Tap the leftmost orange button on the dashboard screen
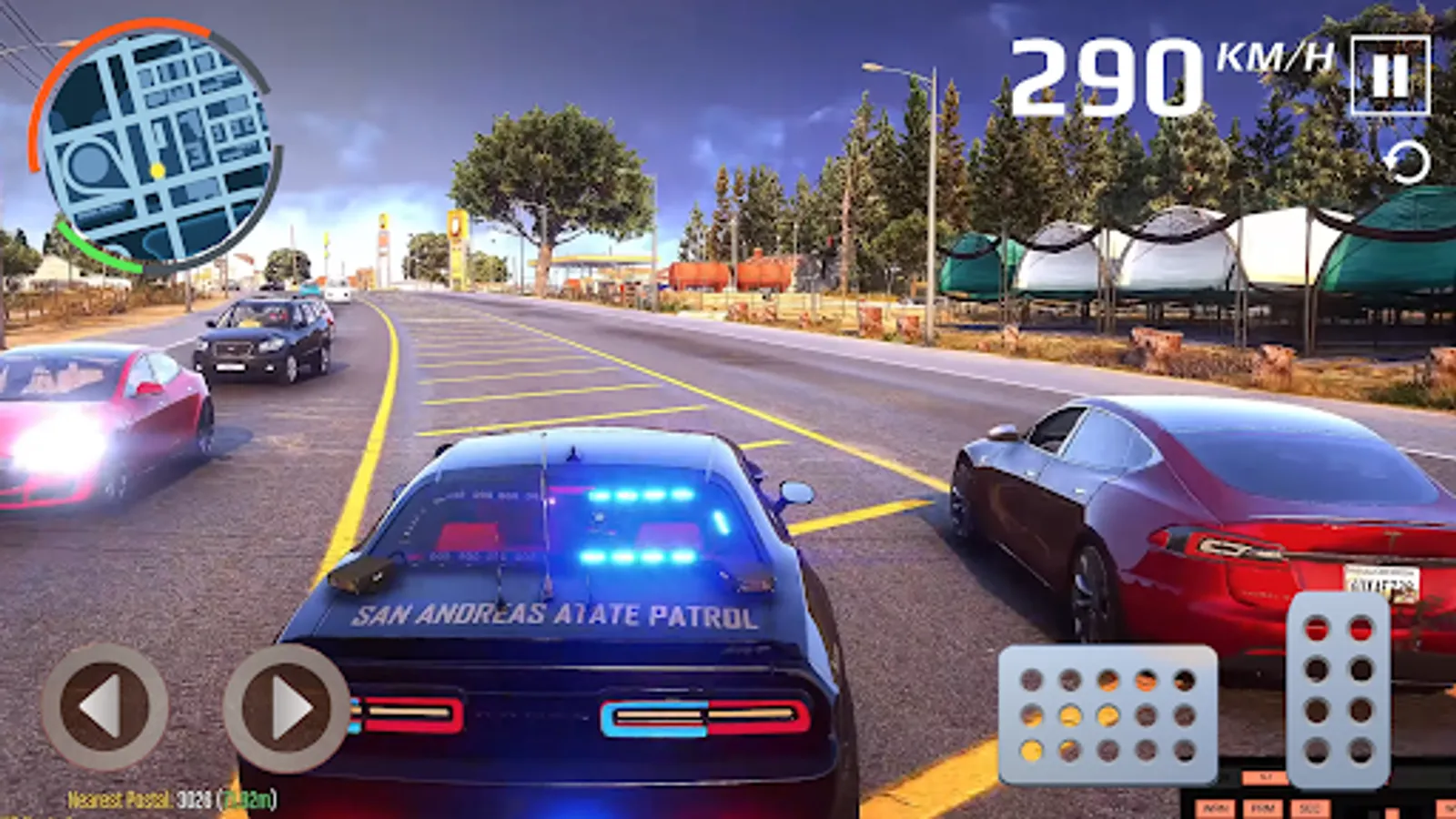 (x=1216, y=808)
